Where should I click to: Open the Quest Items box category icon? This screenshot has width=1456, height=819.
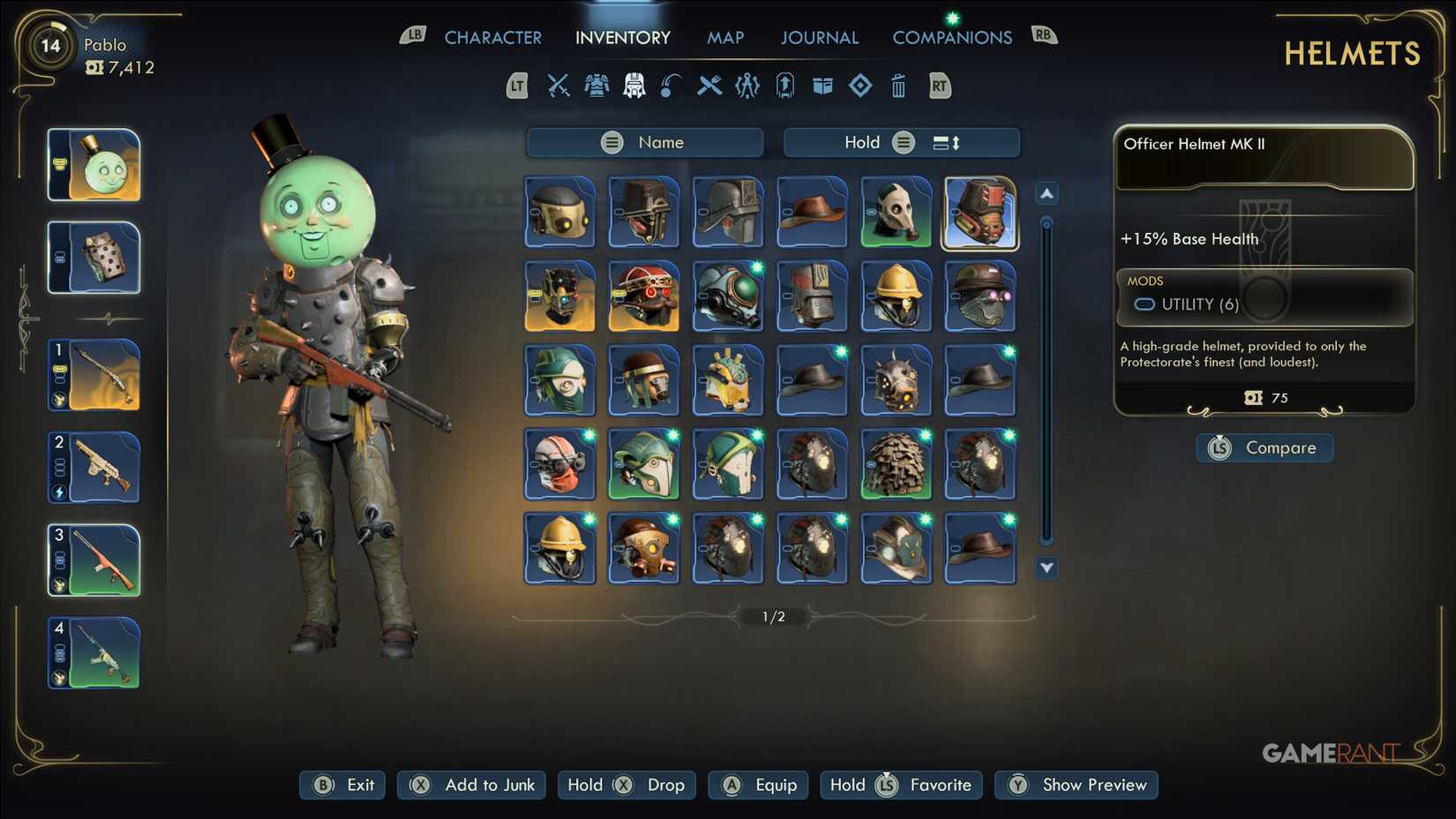(822, 86)
